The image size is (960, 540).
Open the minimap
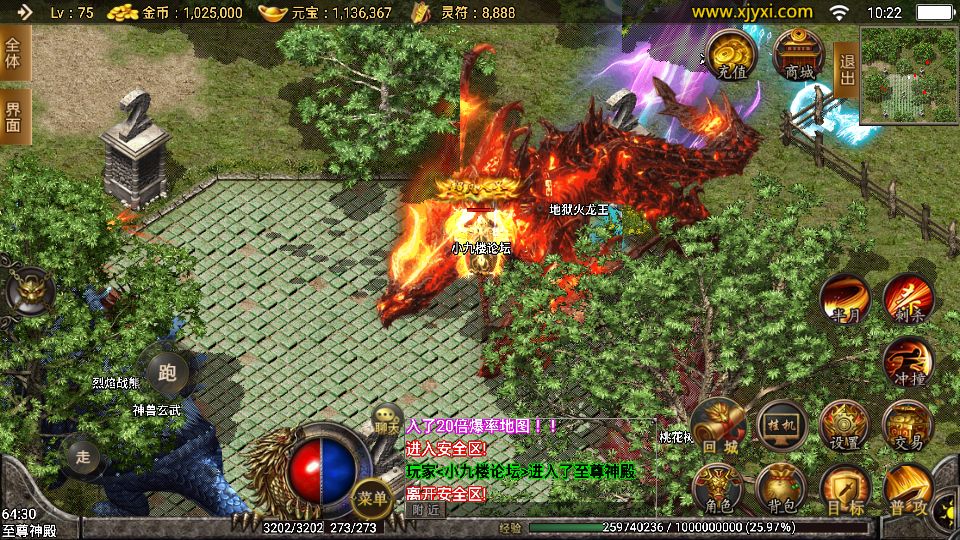909,75
